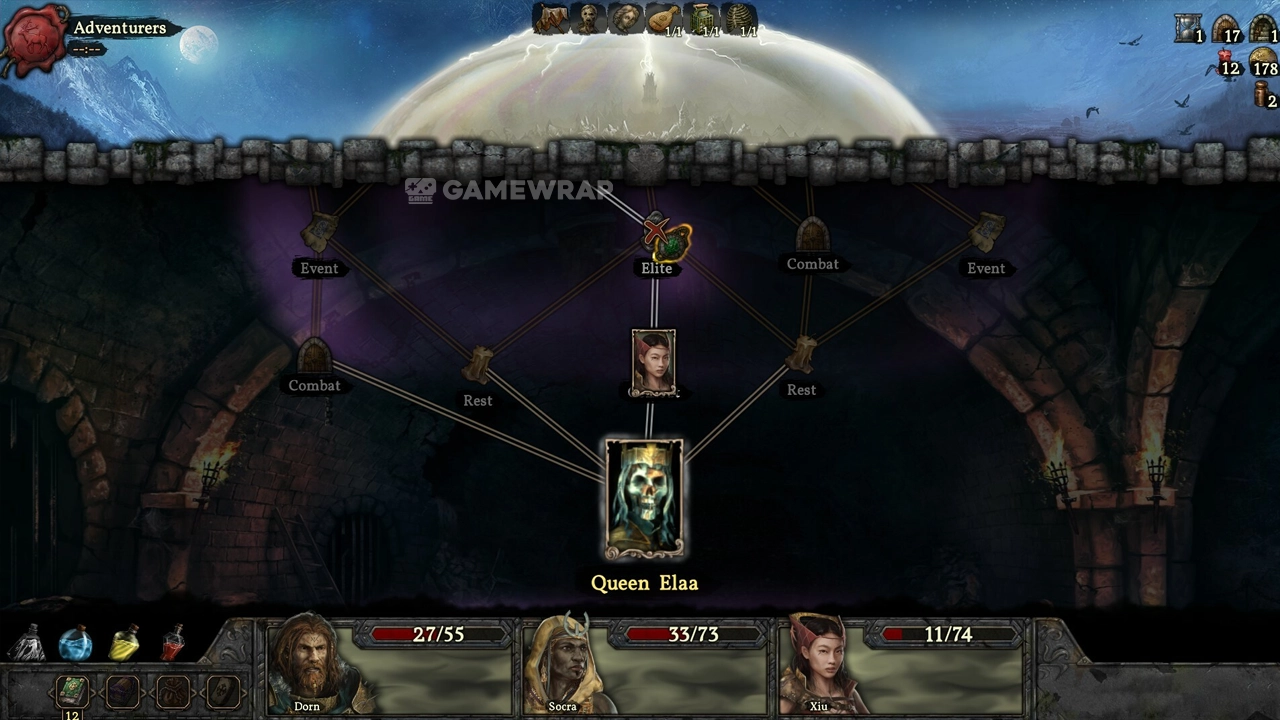This screenshot has height=720, width=1280.
Task: Pick the Combat node above the right Rest node
Action: (812, 235)
